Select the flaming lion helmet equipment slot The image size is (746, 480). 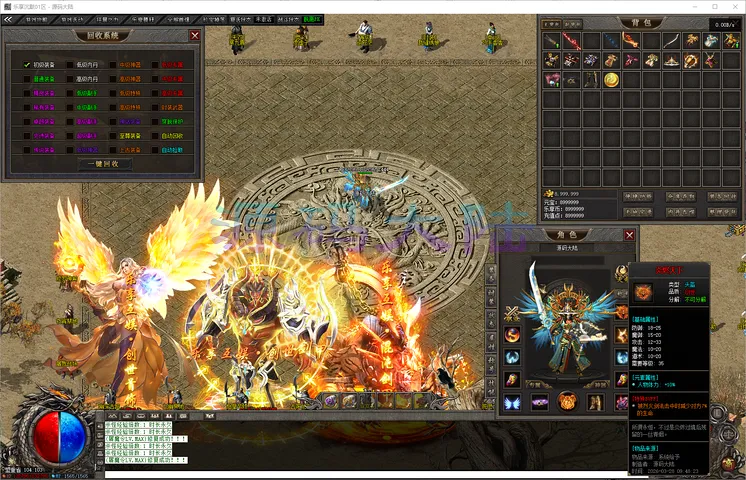(567, 400)
